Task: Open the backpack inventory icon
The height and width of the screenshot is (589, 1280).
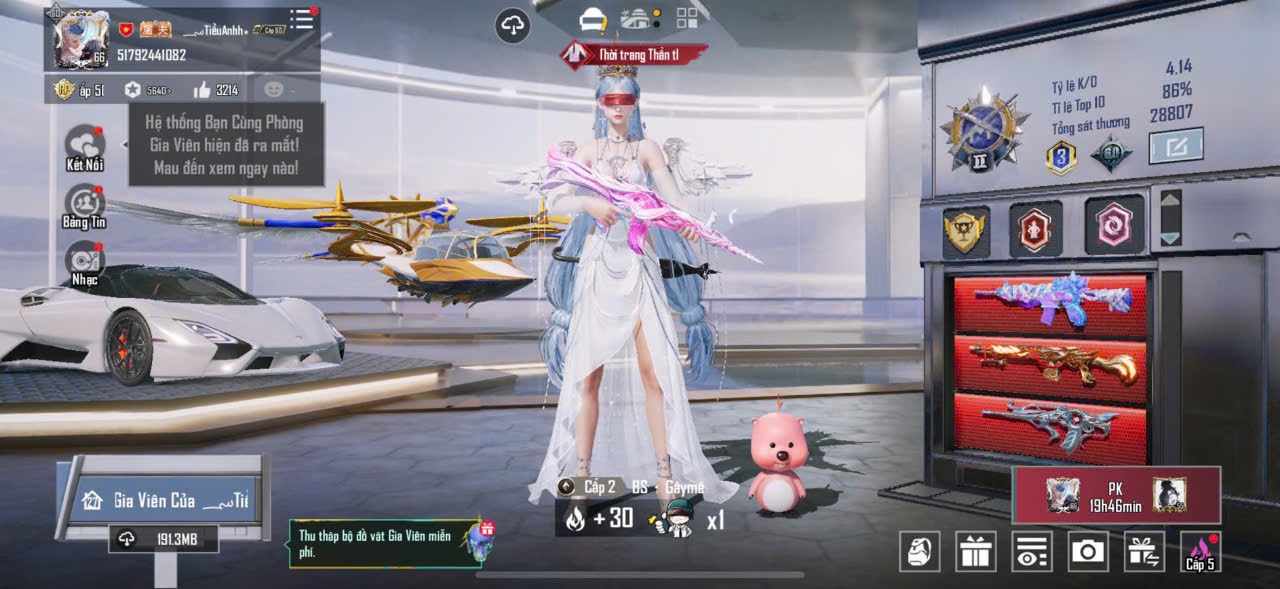Action: tap(919, 551)
